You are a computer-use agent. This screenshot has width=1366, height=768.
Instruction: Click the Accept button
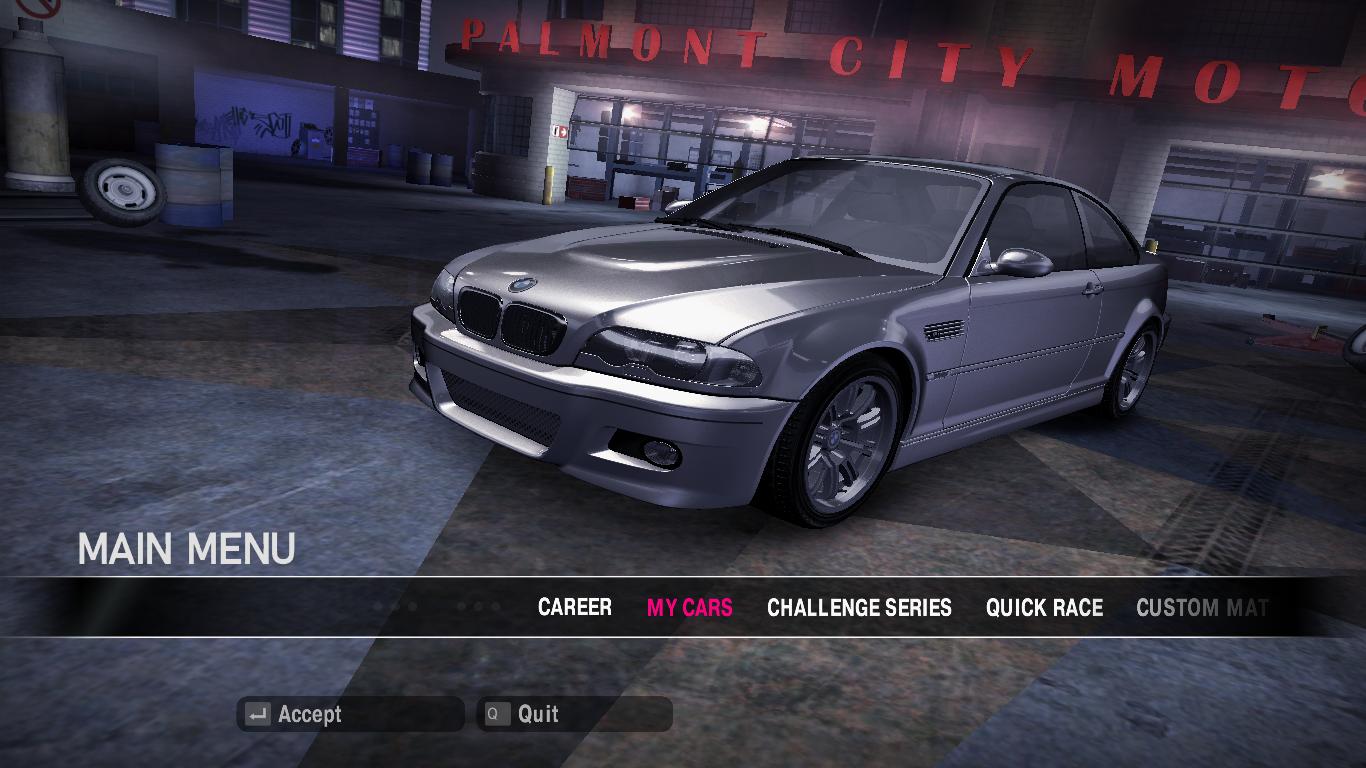click(x=350, y=714)
